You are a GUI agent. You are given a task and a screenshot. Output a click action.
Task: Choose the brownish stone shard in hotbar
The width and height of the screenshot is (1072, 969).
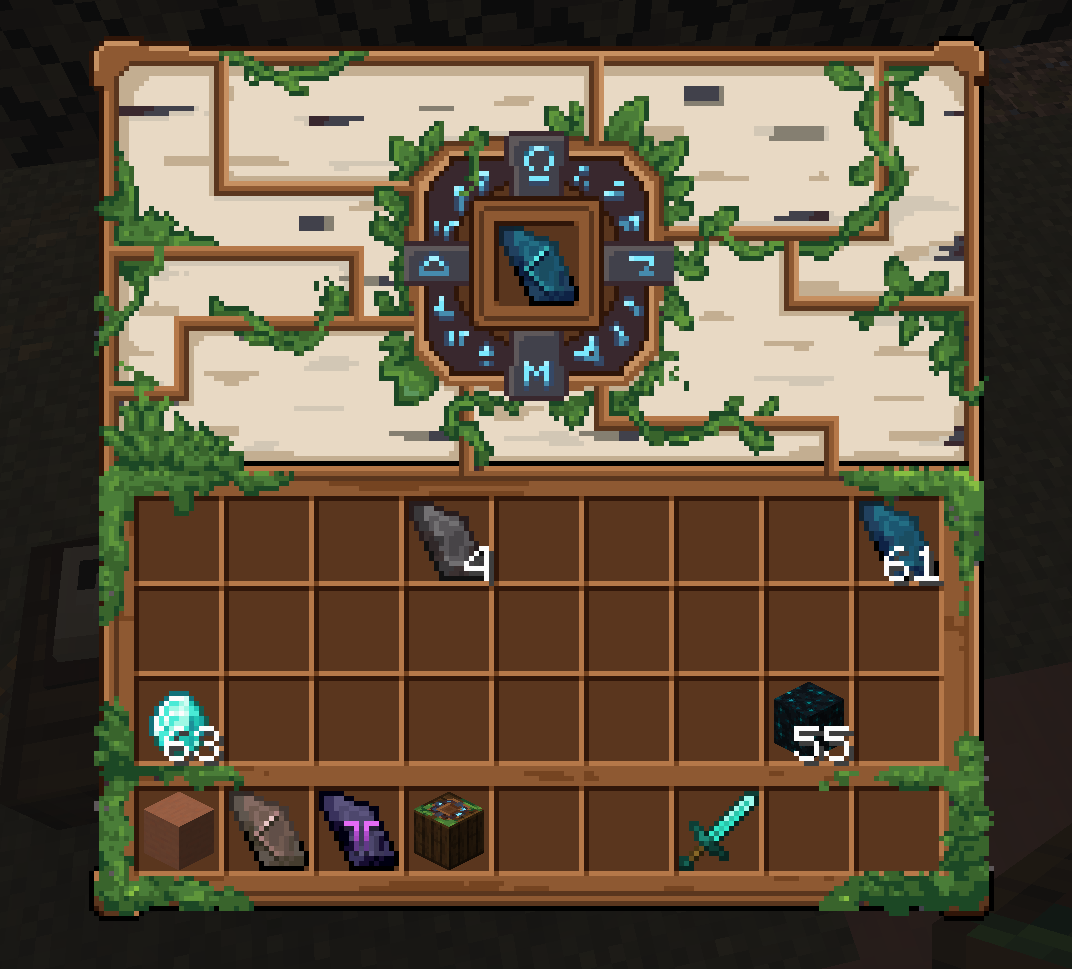pyautogui.click(x=268, y=830)
